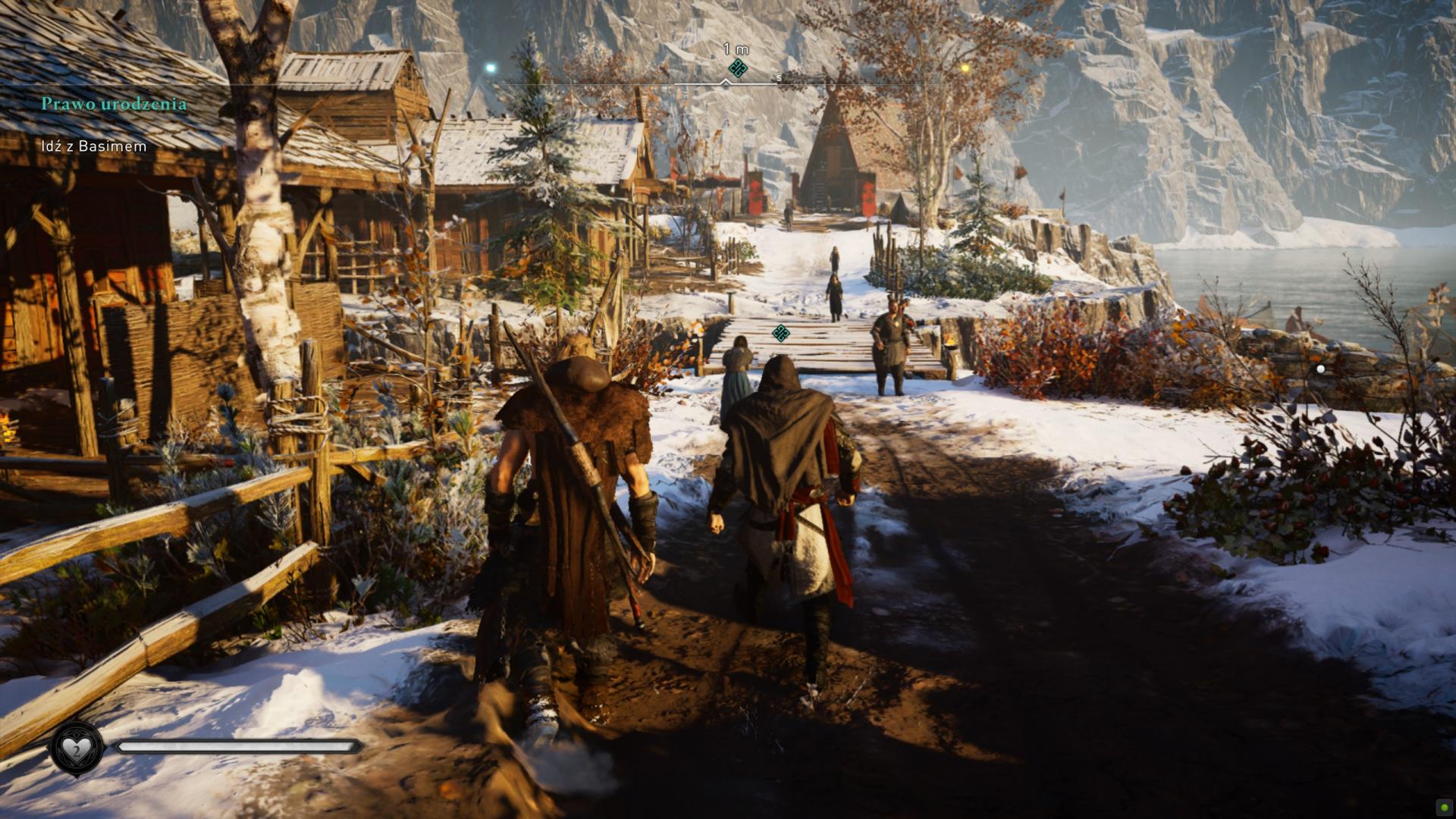The height and width of the screenshot is (819, 1456).
Task: Select the quest title Prawo urodzenia
Action: 114,105
